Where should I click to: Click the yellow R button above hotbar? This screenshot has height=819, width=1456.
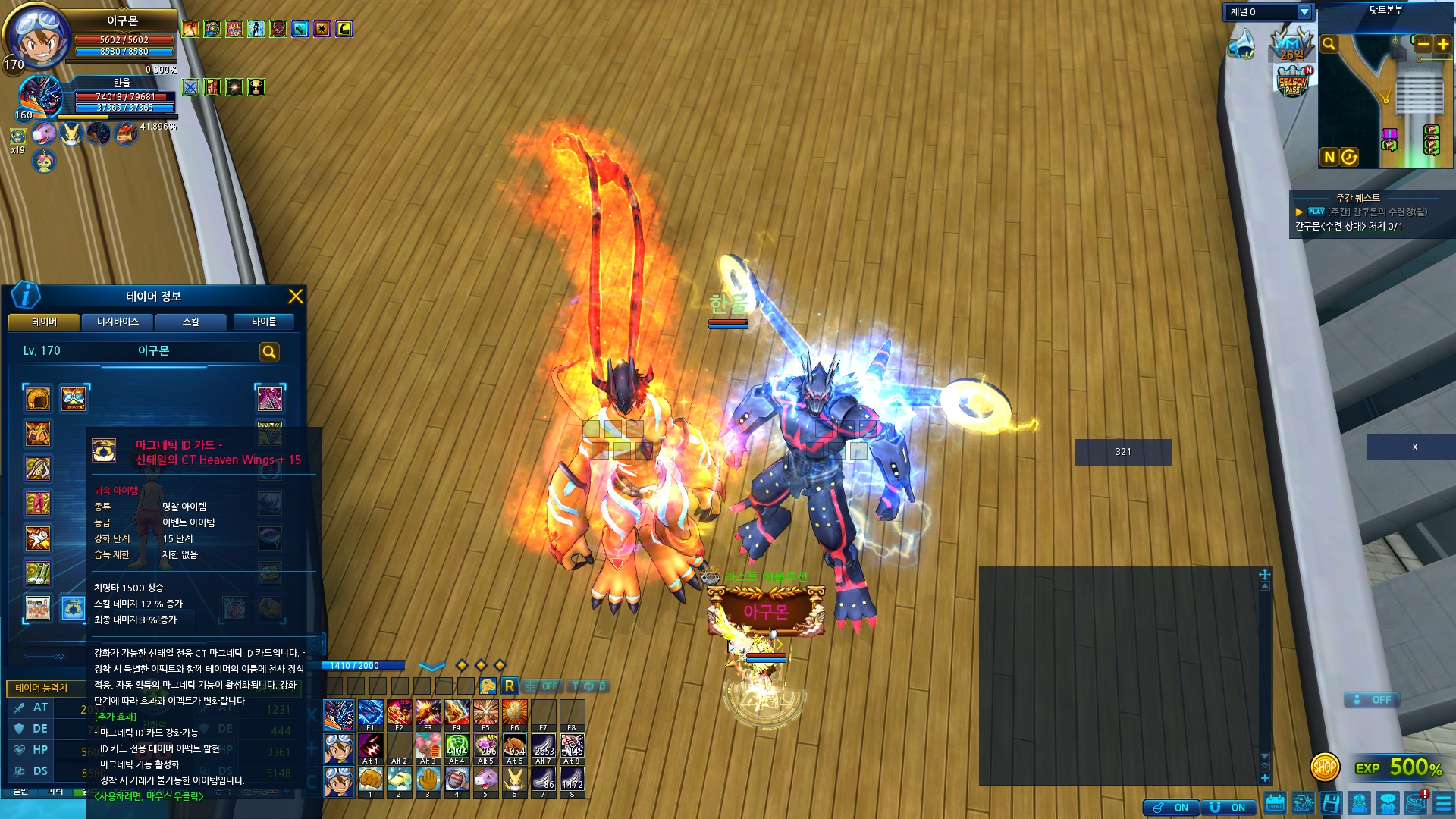[x=509, y=686]
